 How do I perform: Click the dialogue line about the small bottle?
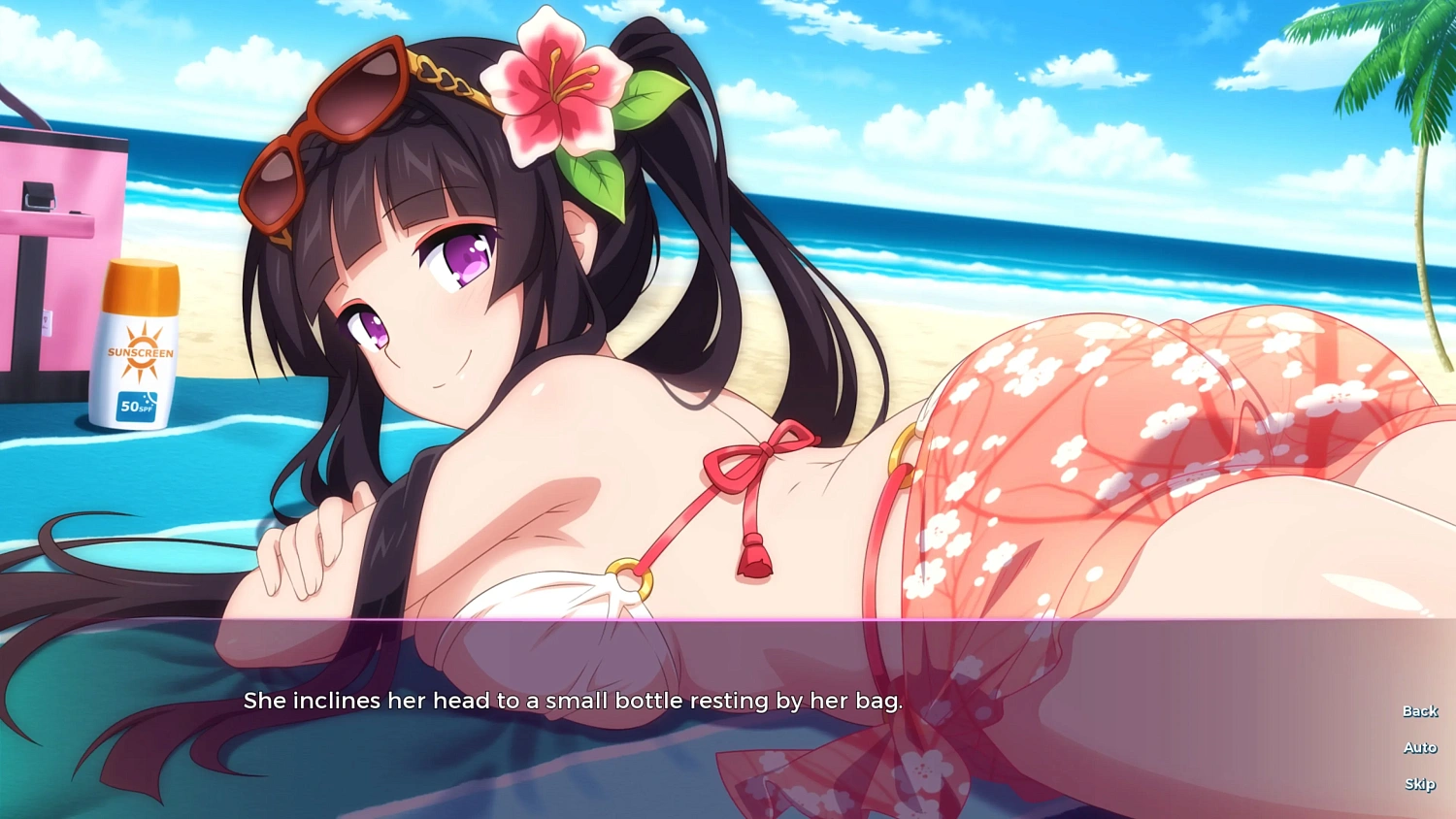573,700
